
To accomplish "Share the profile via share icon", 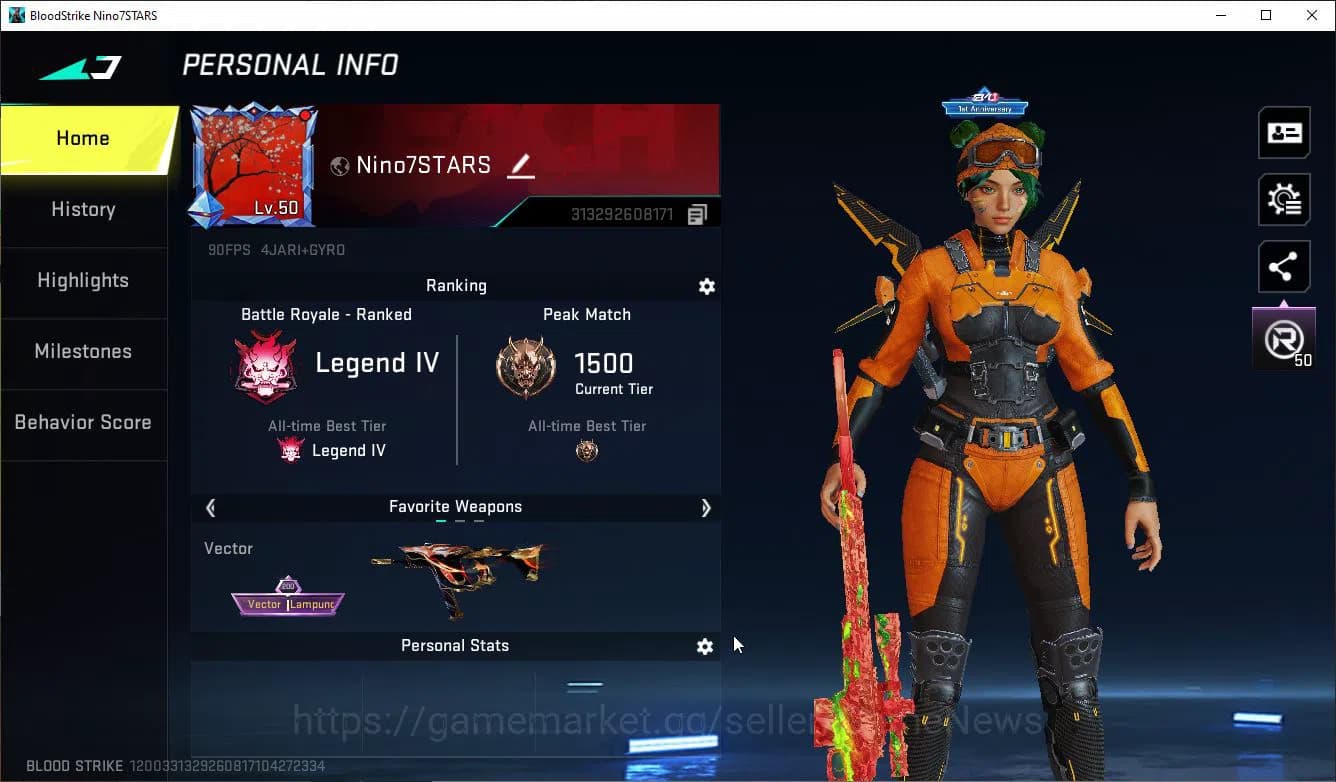I will click(1284, 267).
